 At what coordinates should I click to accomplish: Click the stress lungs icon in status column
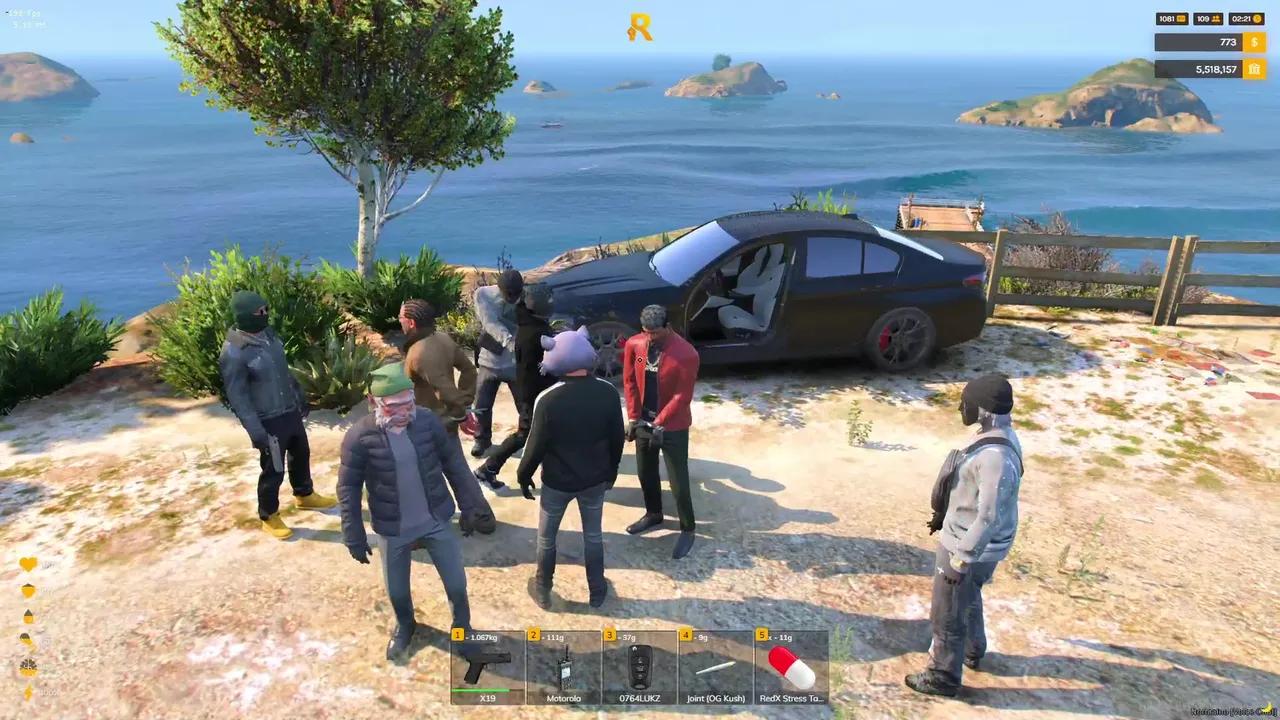coord(28,667)
